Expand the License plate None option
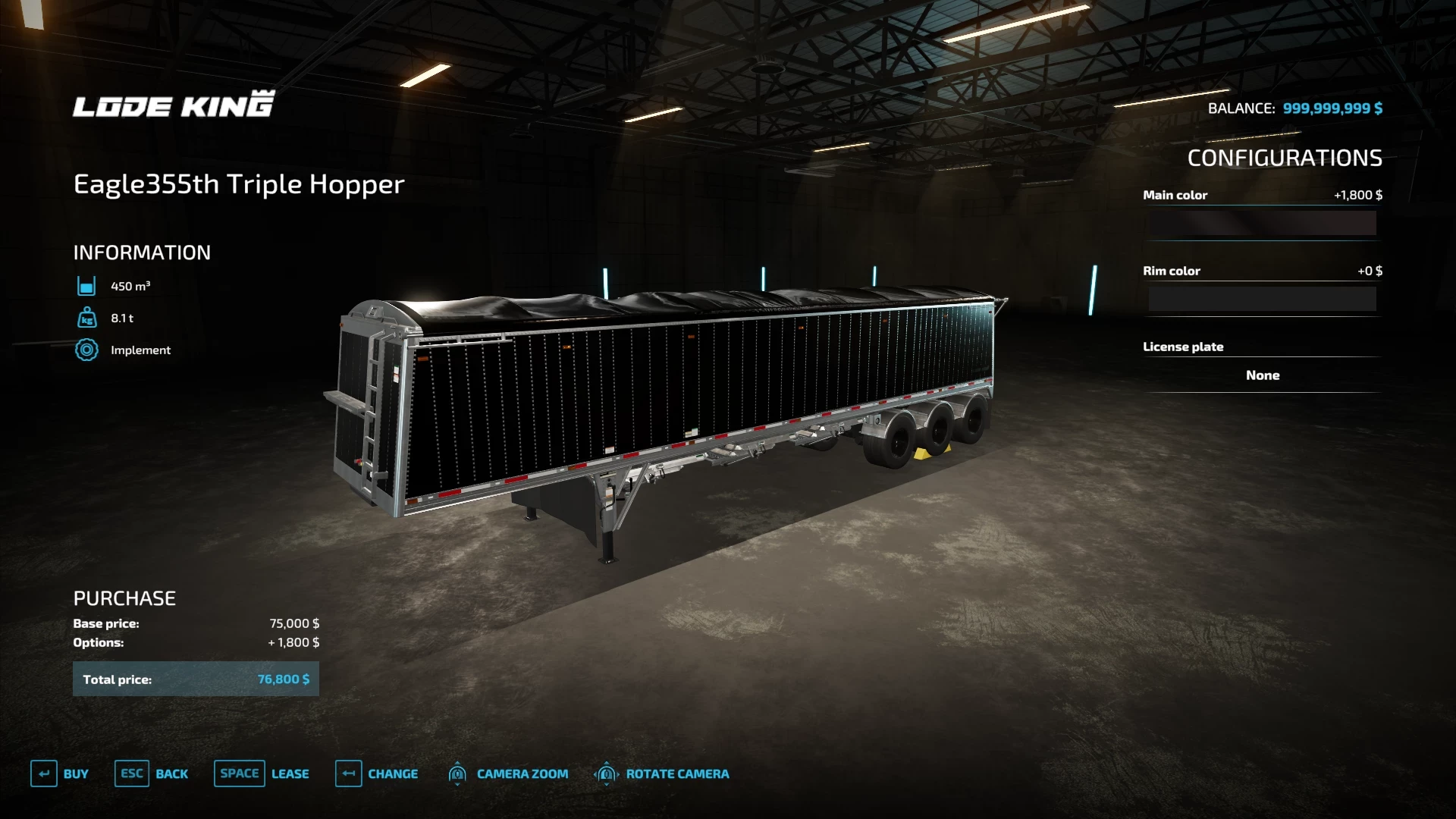 pos(1261,375)
